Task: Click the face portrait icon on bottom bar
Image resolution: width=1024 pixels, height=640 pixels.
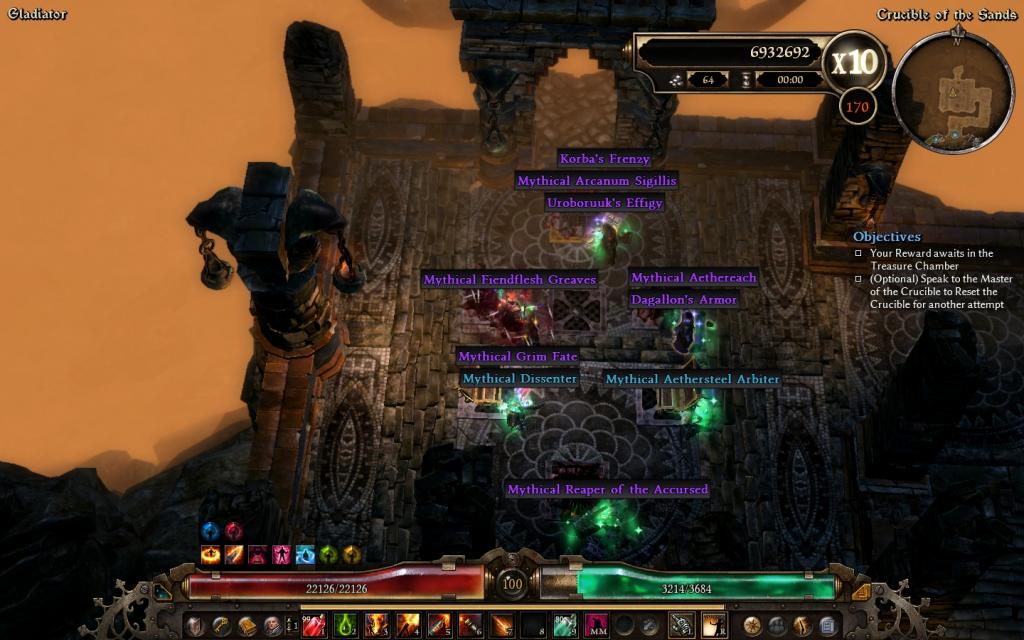Action: (x=271, y=626)
